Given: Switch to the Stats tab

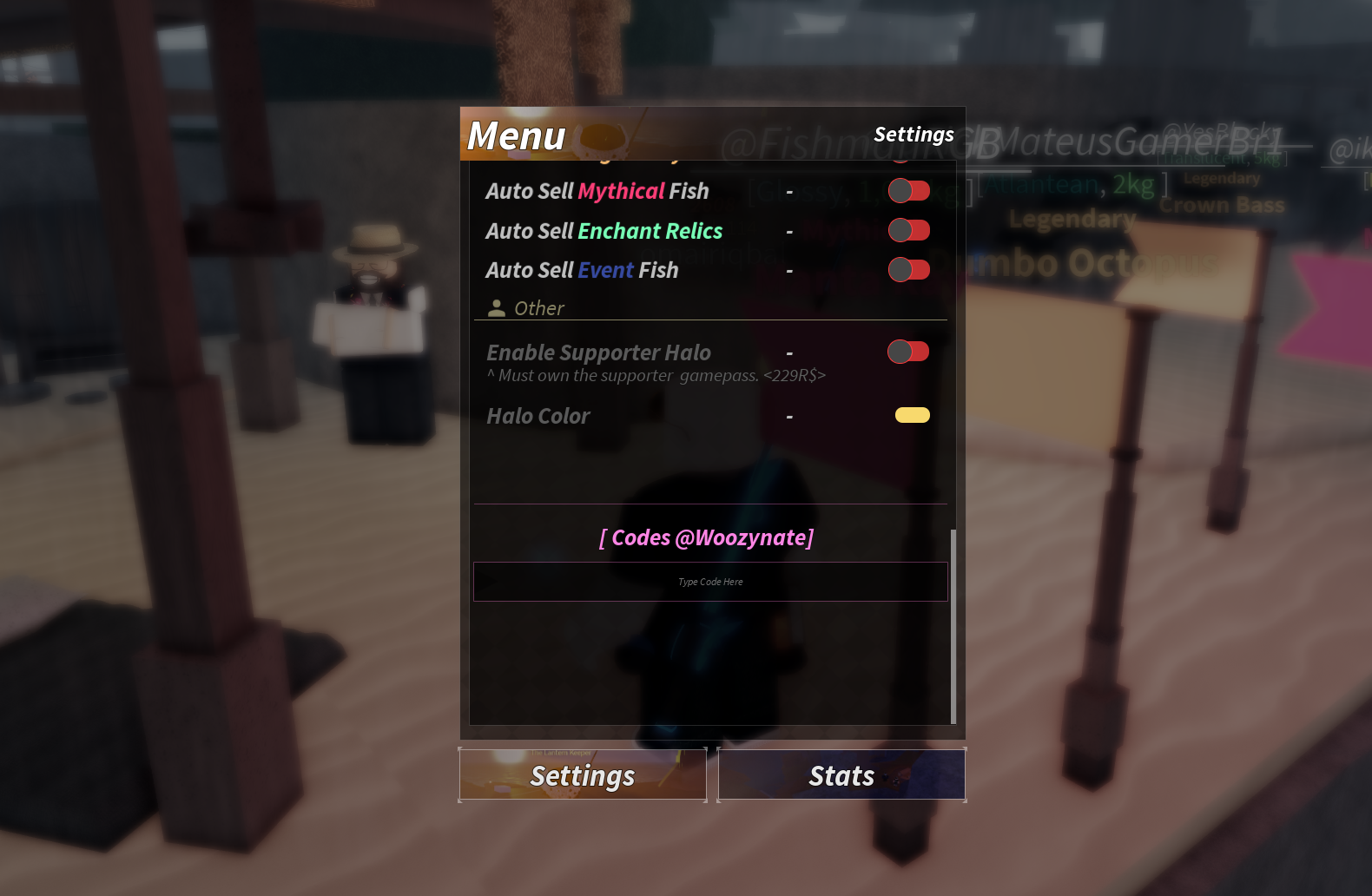Looking at the screenshot, I should coord(841,774).
